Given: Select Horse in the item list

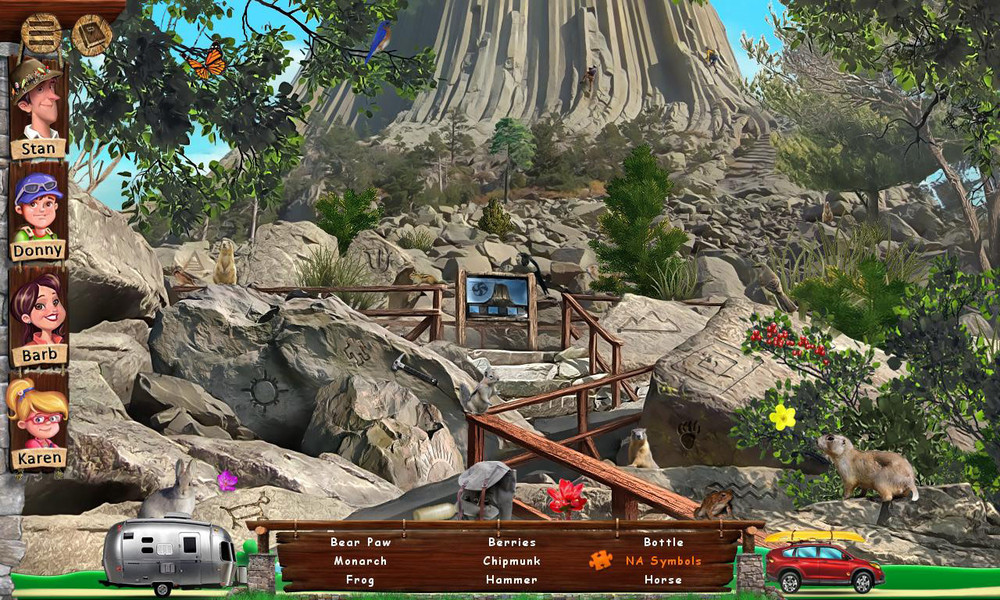Looking at the screenshot, I should (663, 580).
